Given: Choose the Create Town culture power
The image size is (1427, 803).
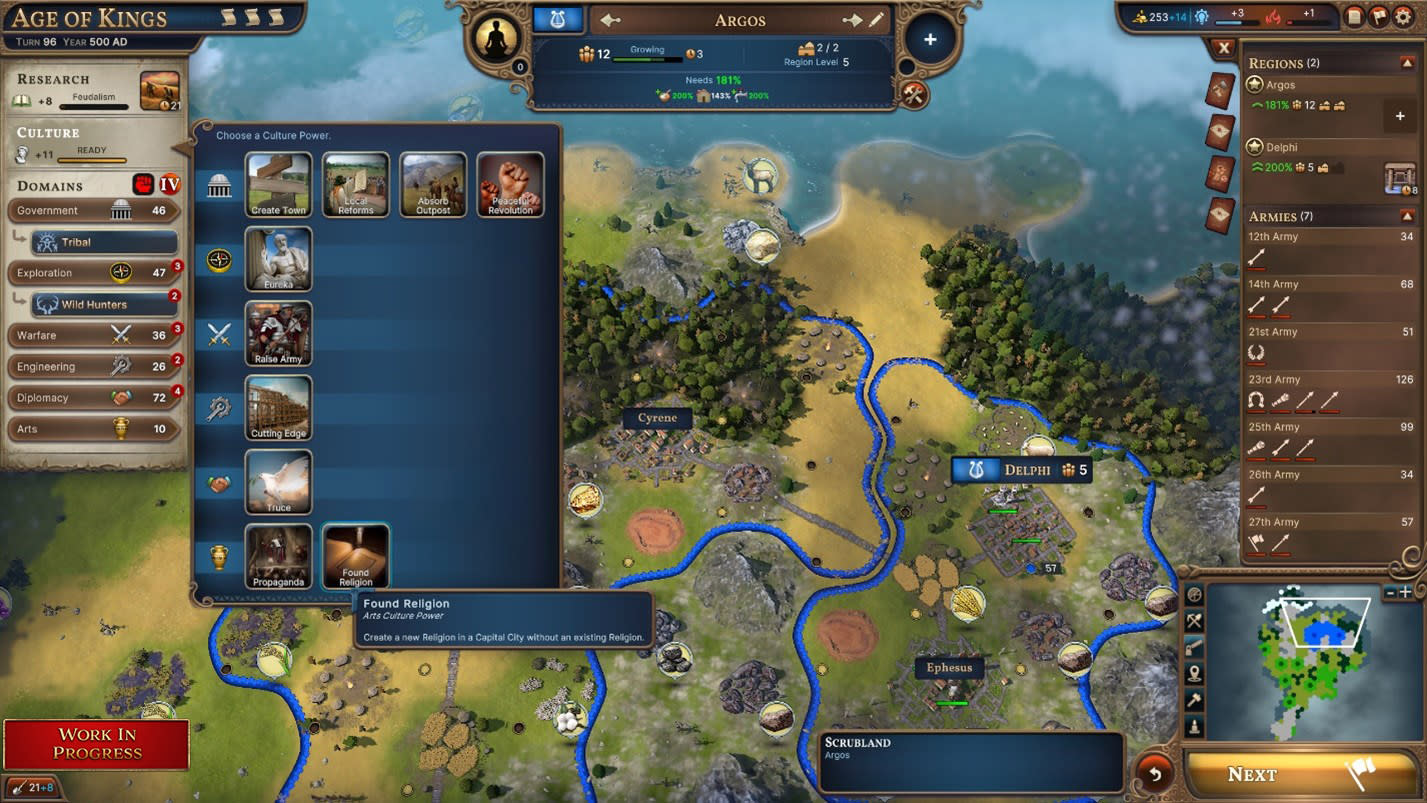Looking at the screenshot, I should tap(279, 184).
